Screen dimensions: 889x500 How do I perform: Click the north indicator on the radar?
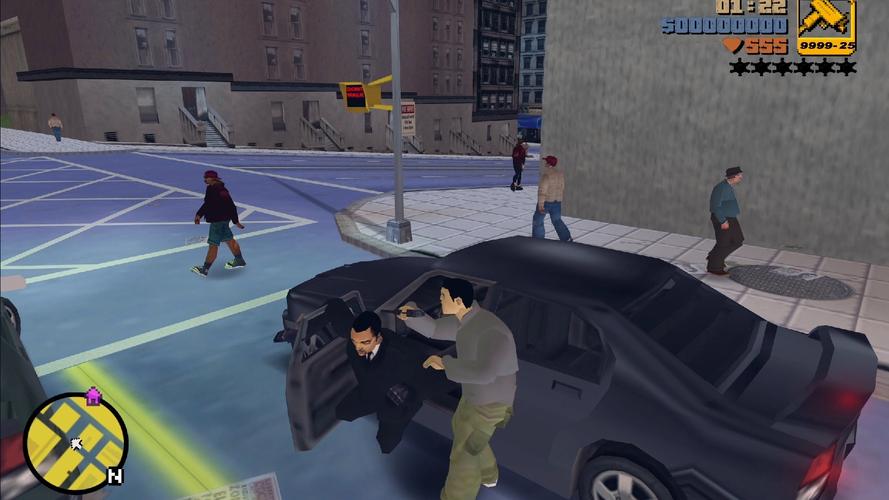tap(115, 476)
